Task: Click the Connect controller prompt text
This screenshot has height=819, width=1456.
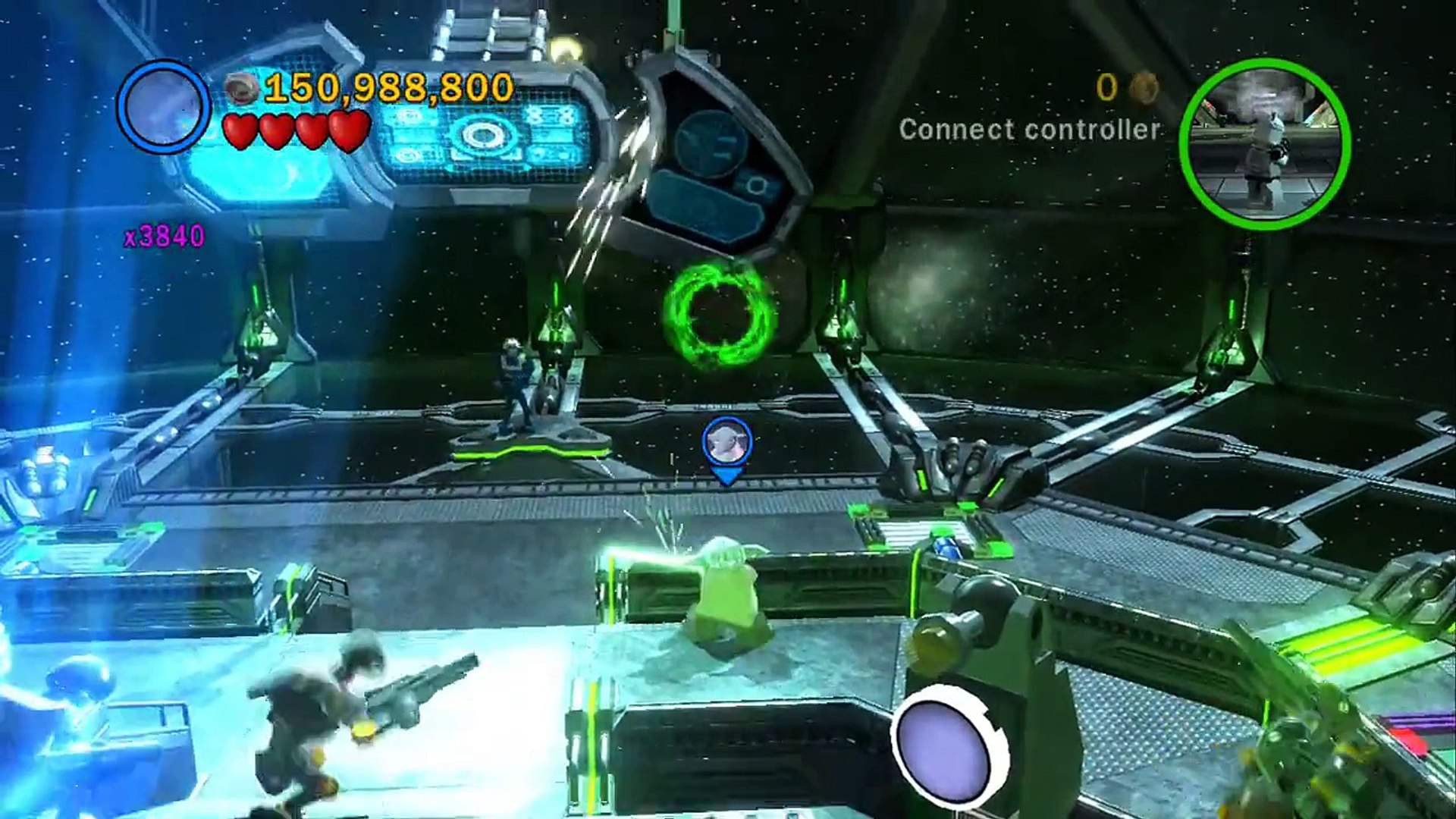Action: (1029, 130)
